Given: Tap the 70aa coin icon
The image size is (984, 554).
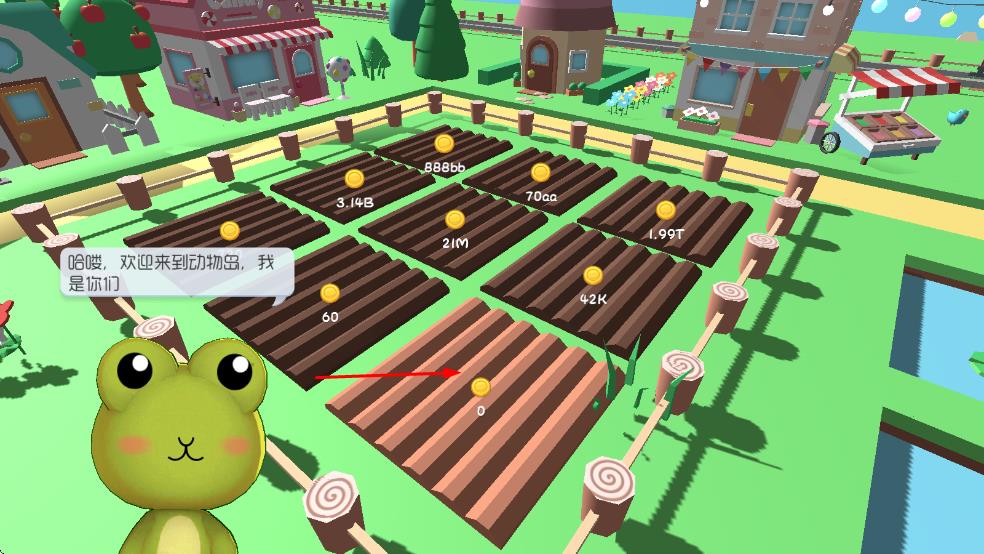Looking at the screenshot, I should pos(541,172).
